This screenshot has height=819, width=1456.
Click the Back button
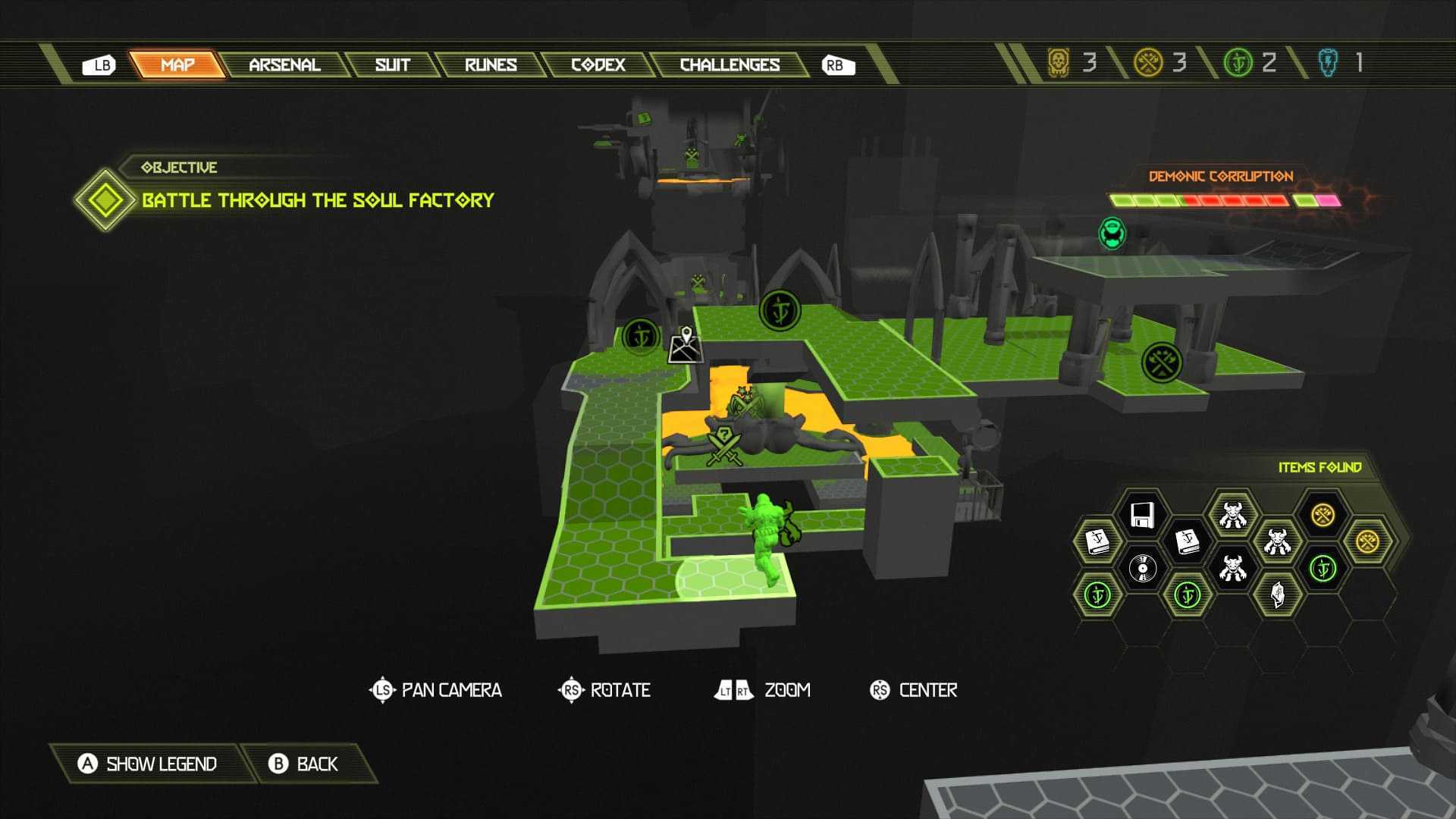pyautogui.click(x=303, y=764)
